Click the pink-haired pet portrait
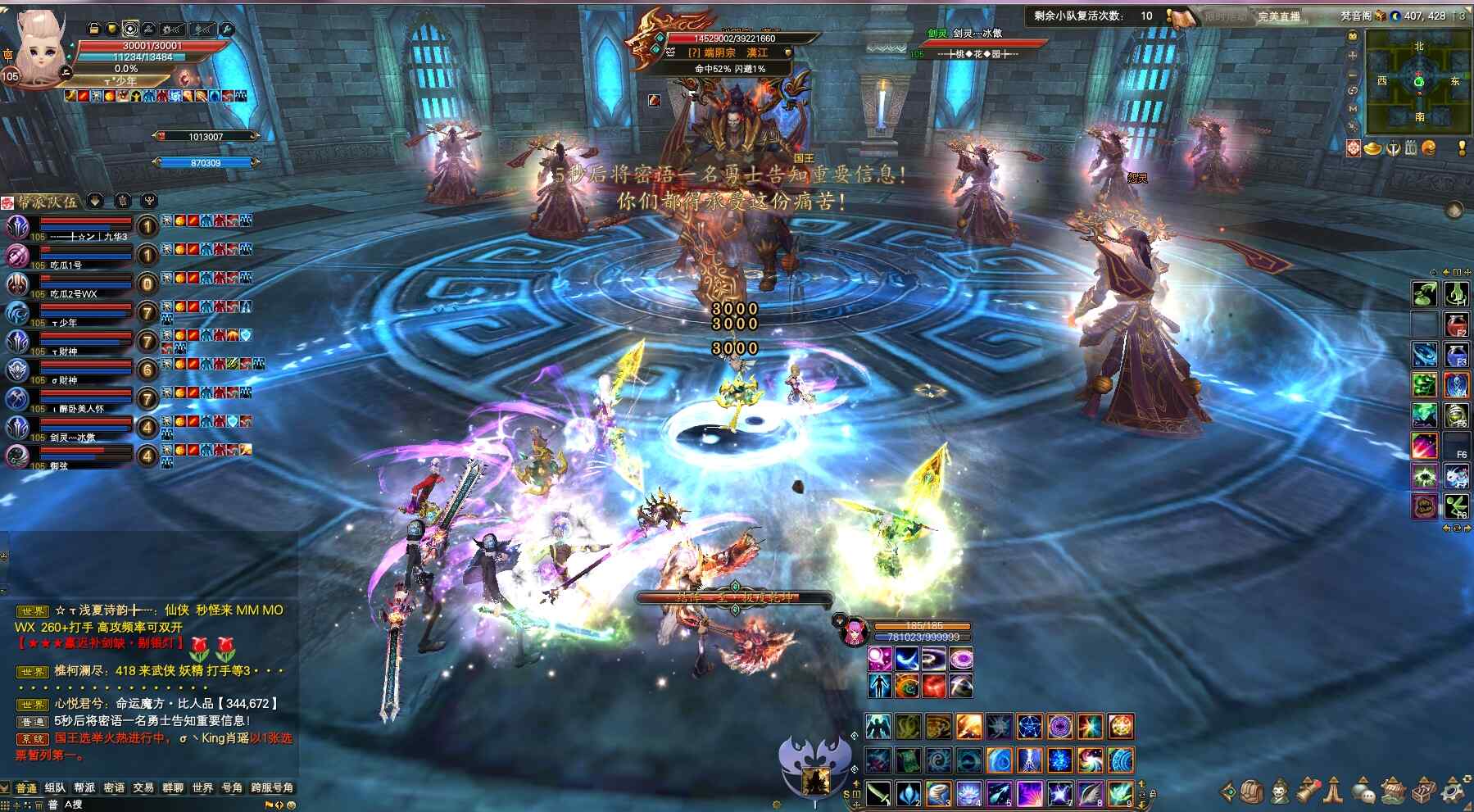Viewport: 1474px width, 812px height. (x=852, y=631)
